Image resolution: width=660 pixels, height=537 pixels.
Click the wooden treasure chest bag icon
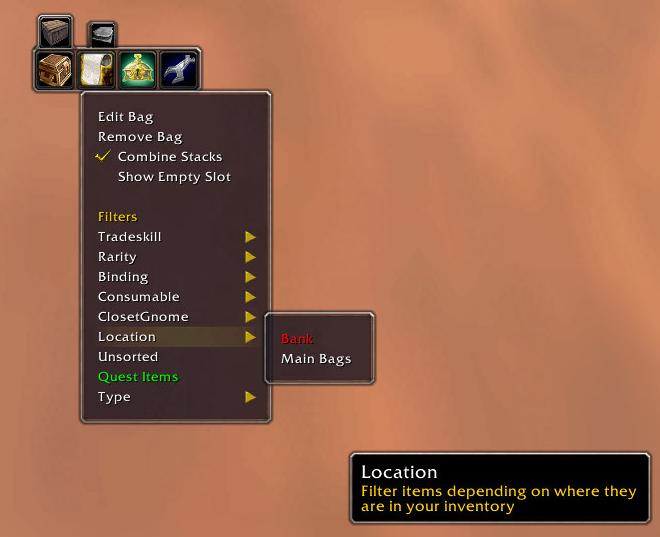[56, 70]
